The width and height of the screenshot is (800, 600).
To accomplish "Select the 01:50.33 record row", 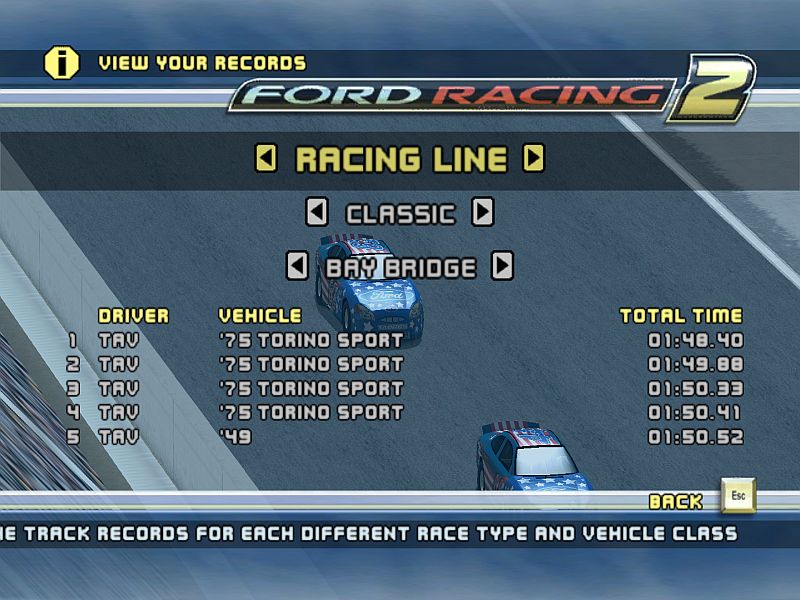I will point(405,388).
